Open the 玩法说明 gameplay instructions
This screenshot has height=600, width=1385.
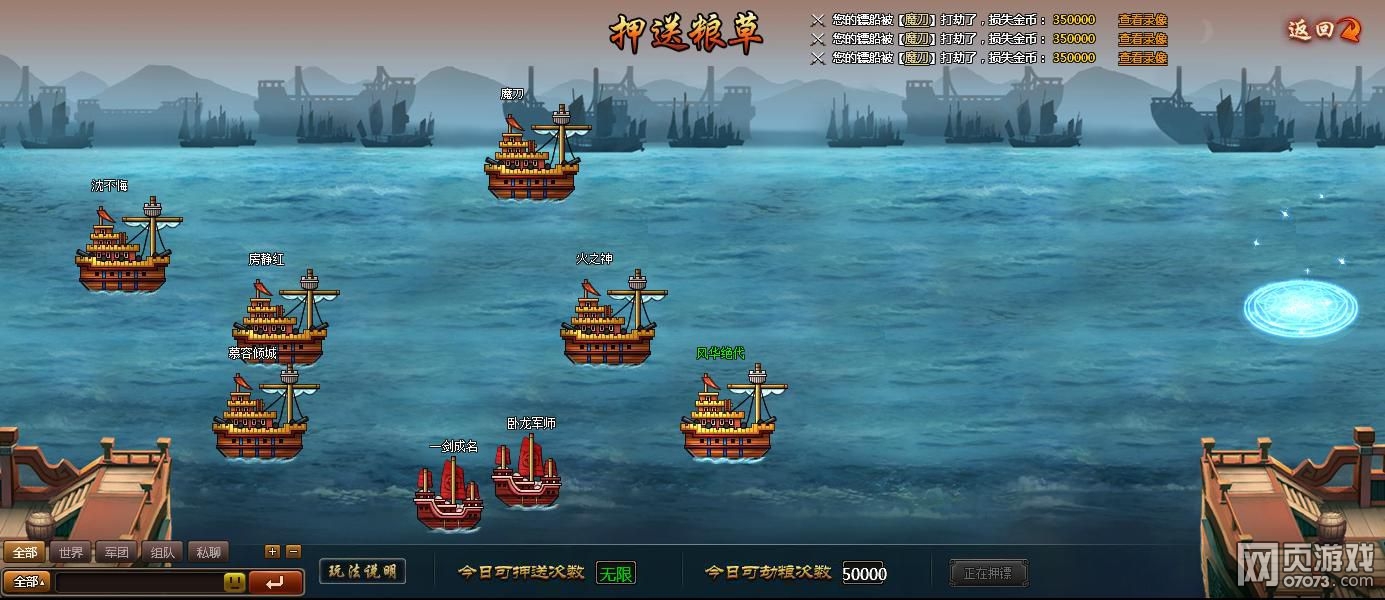362,571
